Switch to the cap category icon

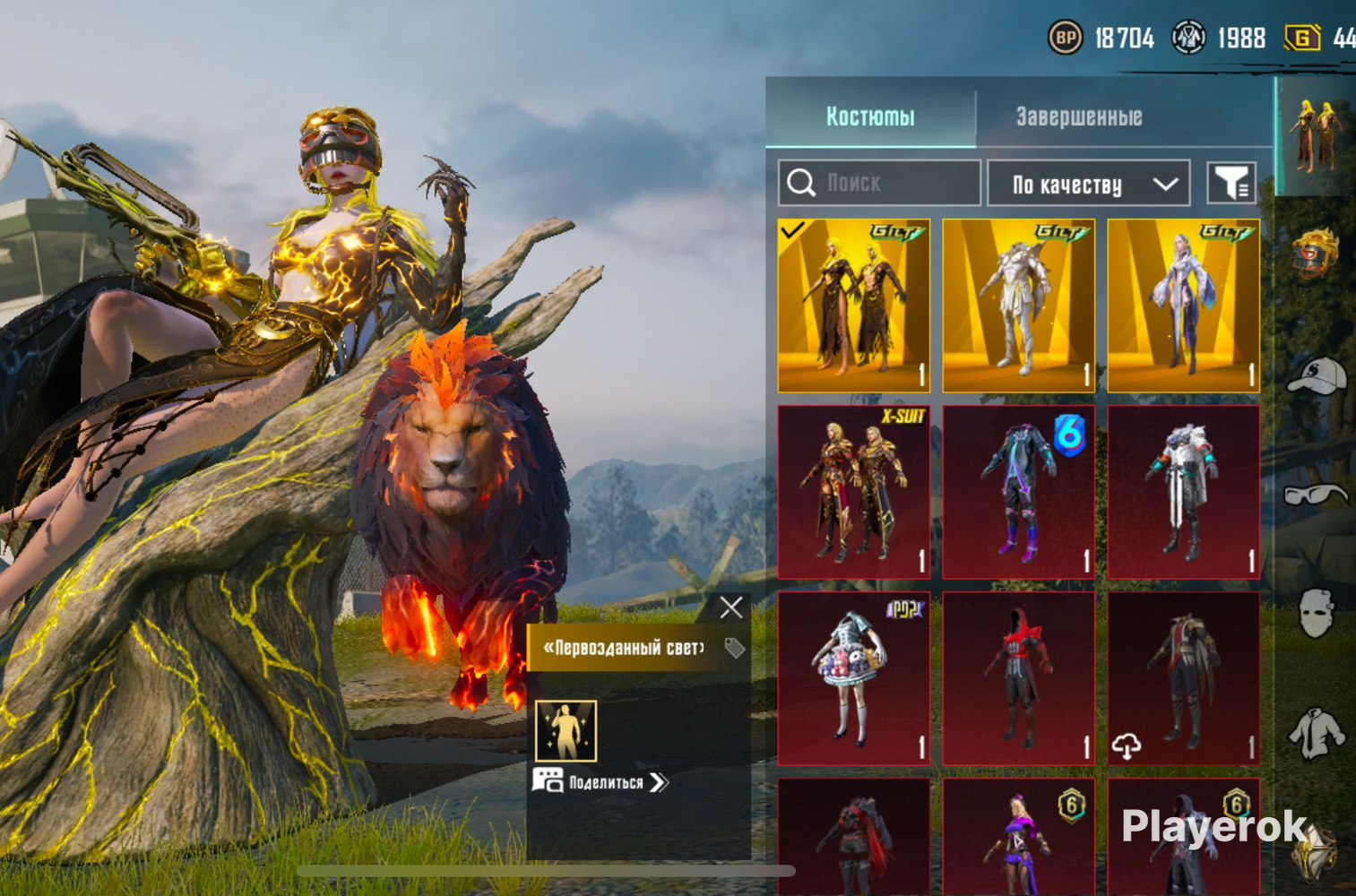click(x=1315, y=375)
